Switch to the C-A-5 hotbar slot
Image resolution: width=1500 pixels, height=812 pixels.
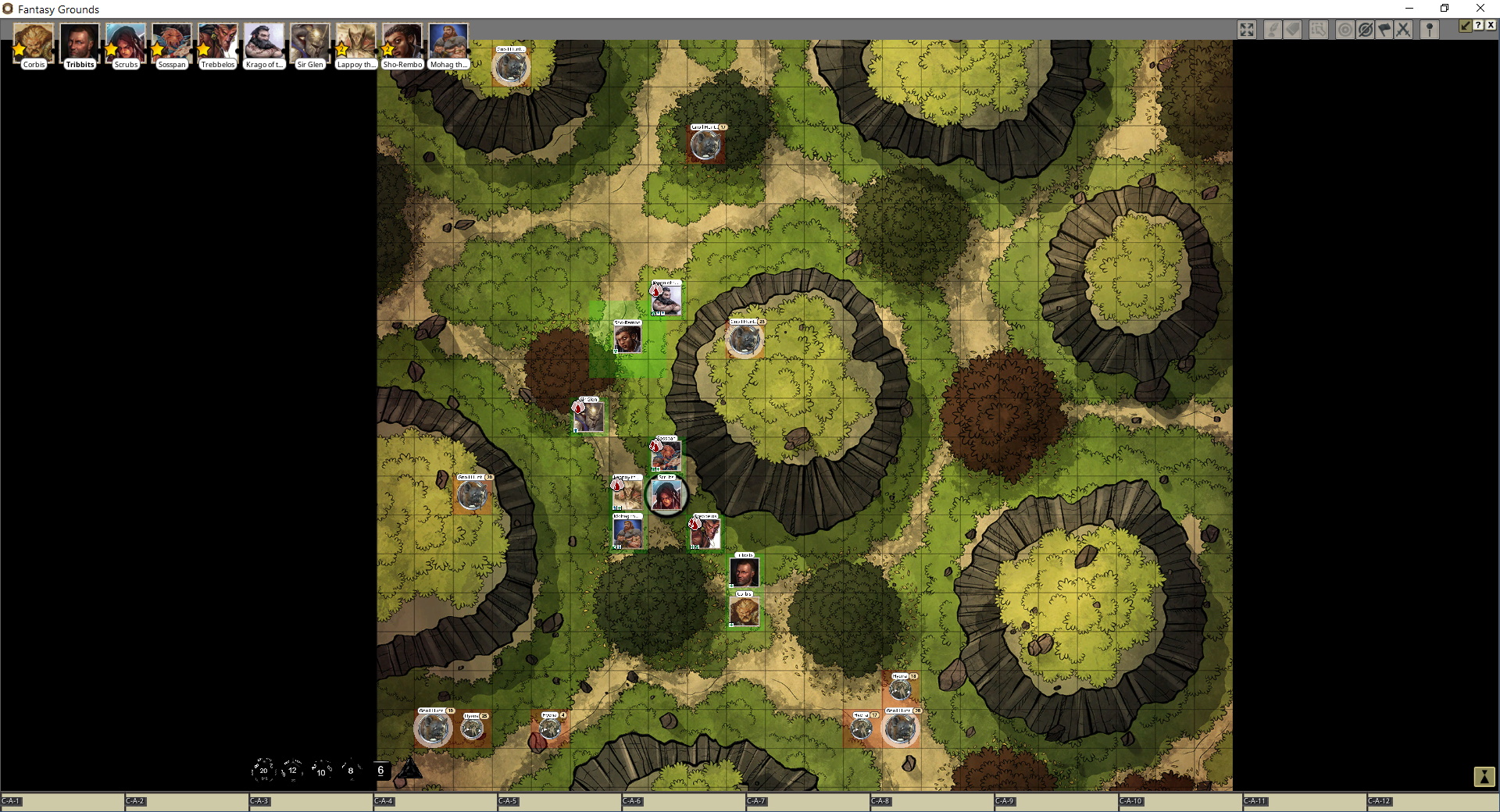[559, 802]
